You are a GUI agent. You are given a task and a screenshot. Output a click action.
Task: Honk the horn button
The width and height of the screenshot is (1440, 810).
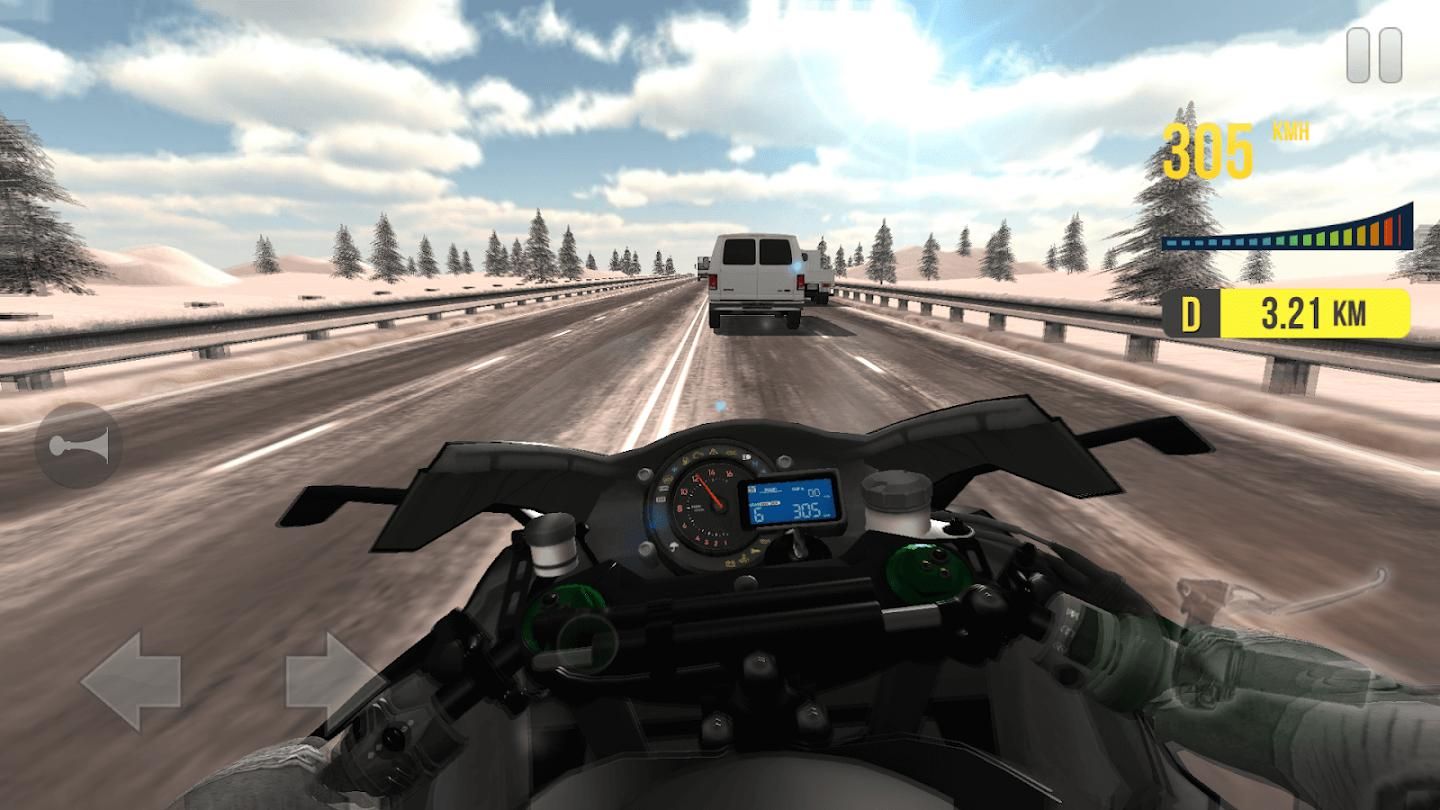pos(78,445)
